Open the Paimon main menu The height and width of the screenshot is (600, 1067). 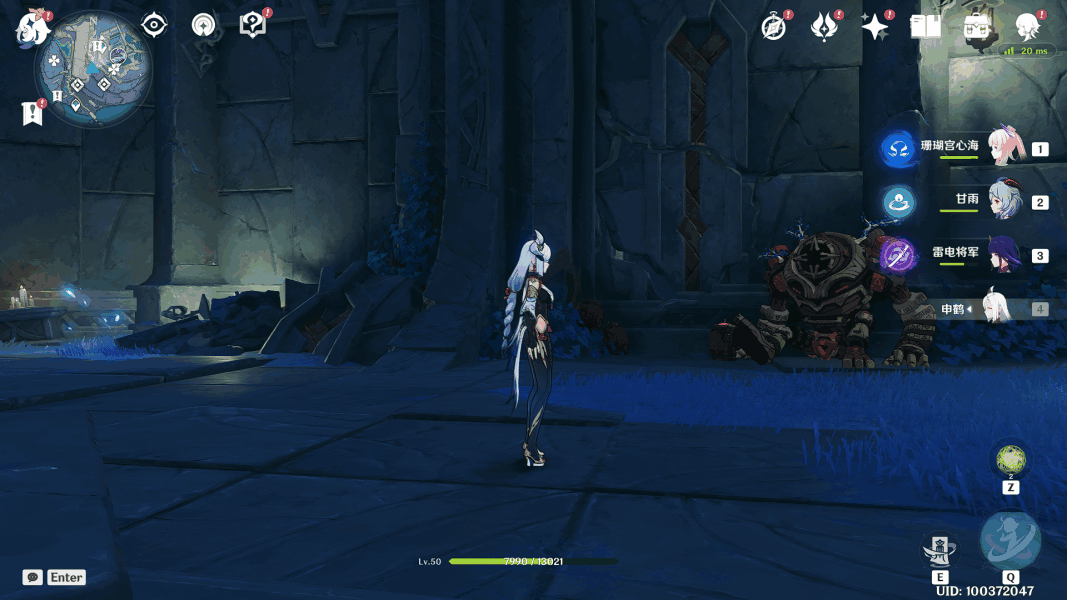(x=33, y=27)
